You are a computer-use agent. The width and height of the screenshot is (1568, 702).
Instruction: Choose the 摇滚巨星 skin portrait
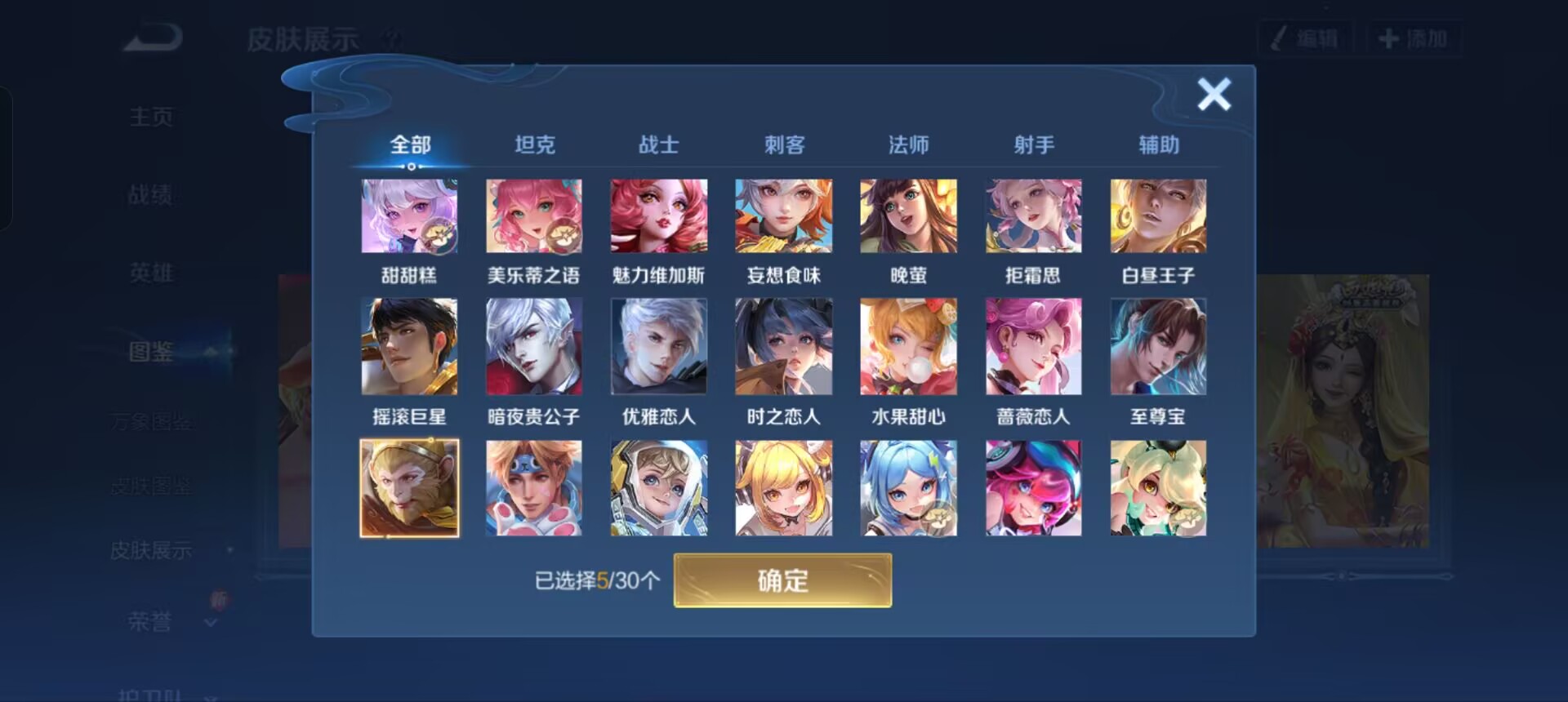coord(409,346)
